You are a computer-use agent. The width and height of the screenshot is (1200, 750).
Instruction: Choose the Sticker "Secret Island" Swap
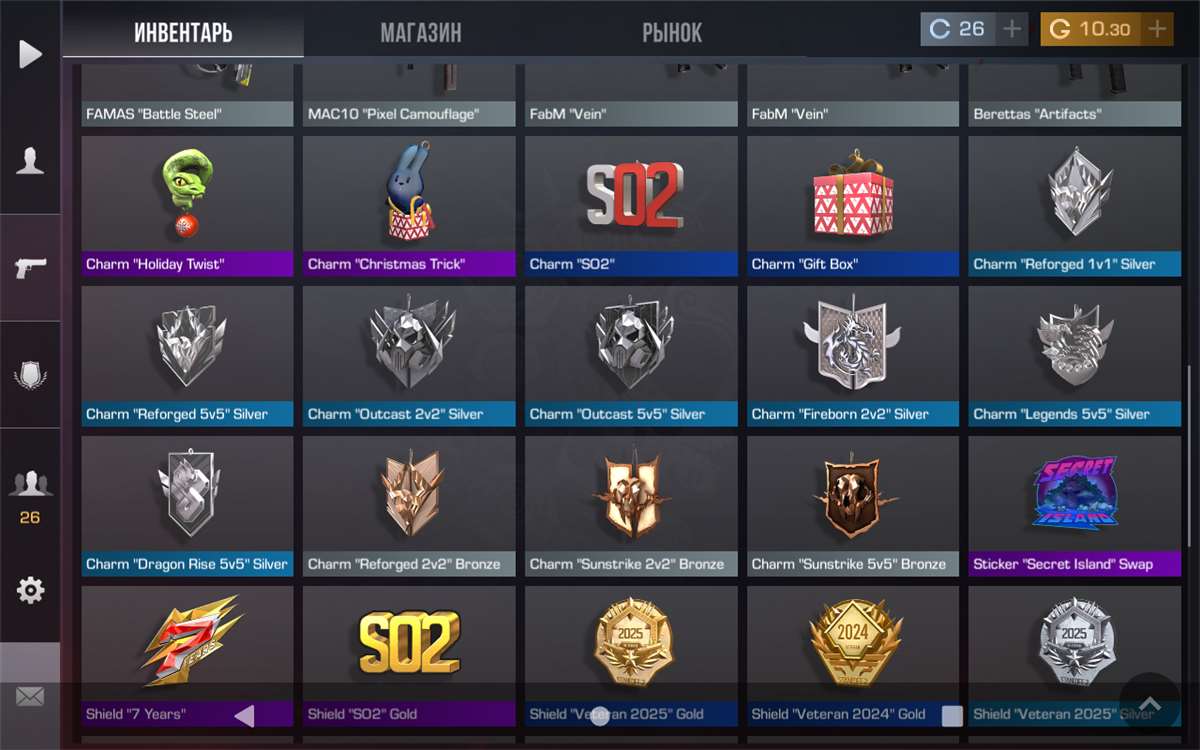click(x=1074, y=506)
